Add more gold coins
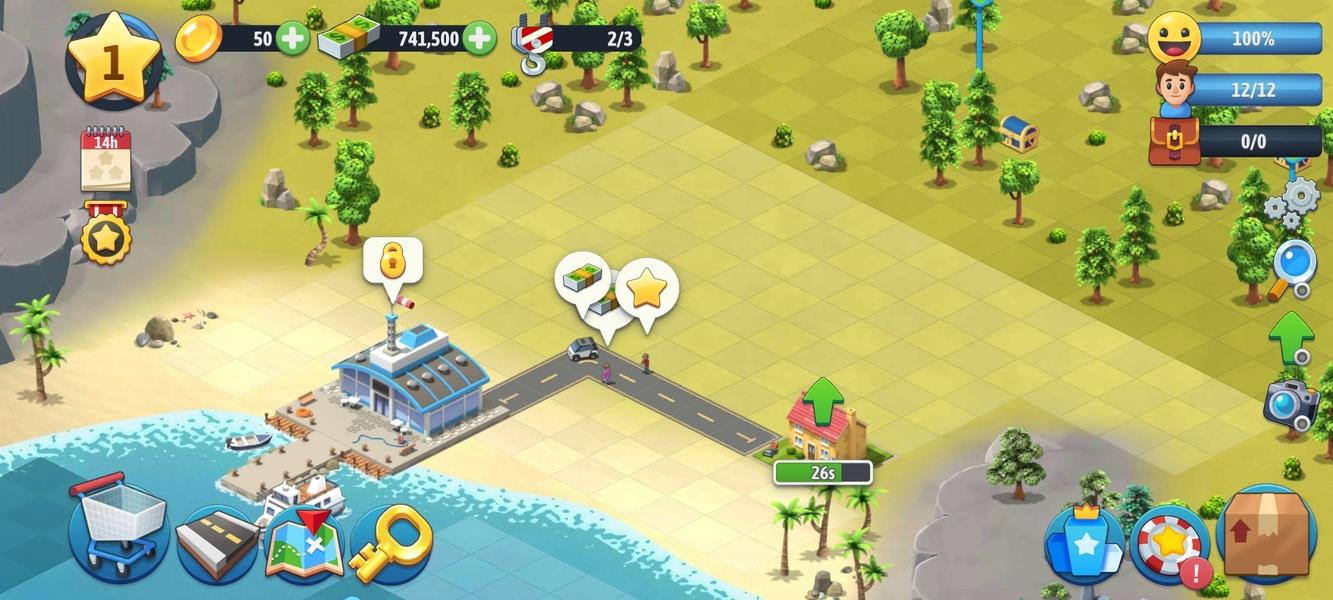1333x600 pixels. coord(292,39)
